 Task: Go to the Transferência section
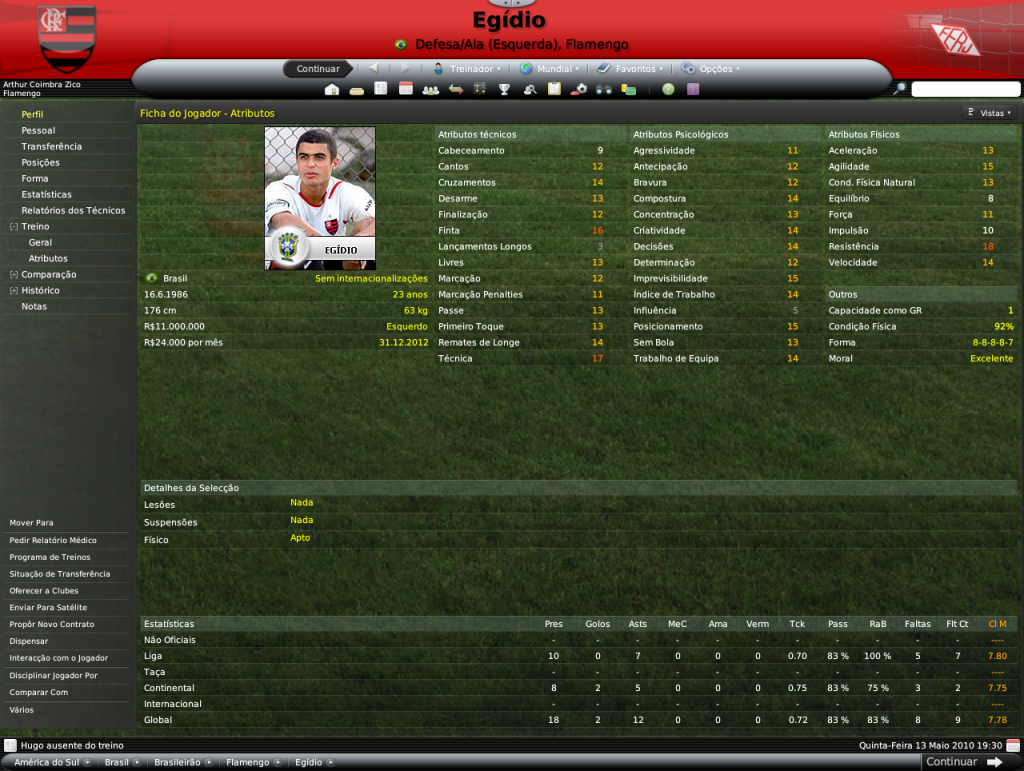(51, 146)
